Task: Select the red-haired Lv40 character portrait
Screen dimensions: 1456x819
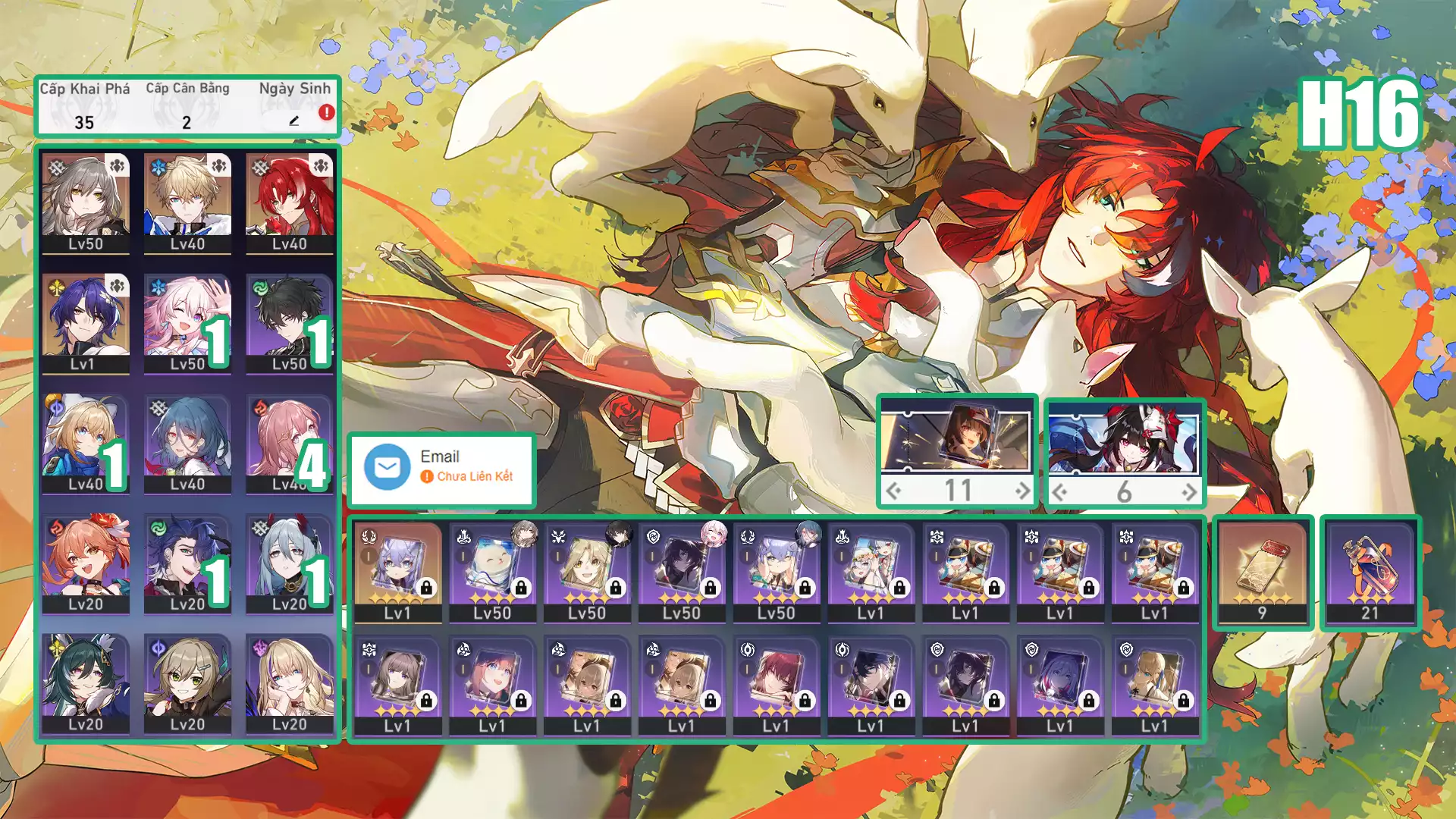Action: click(x=290, y=203)
